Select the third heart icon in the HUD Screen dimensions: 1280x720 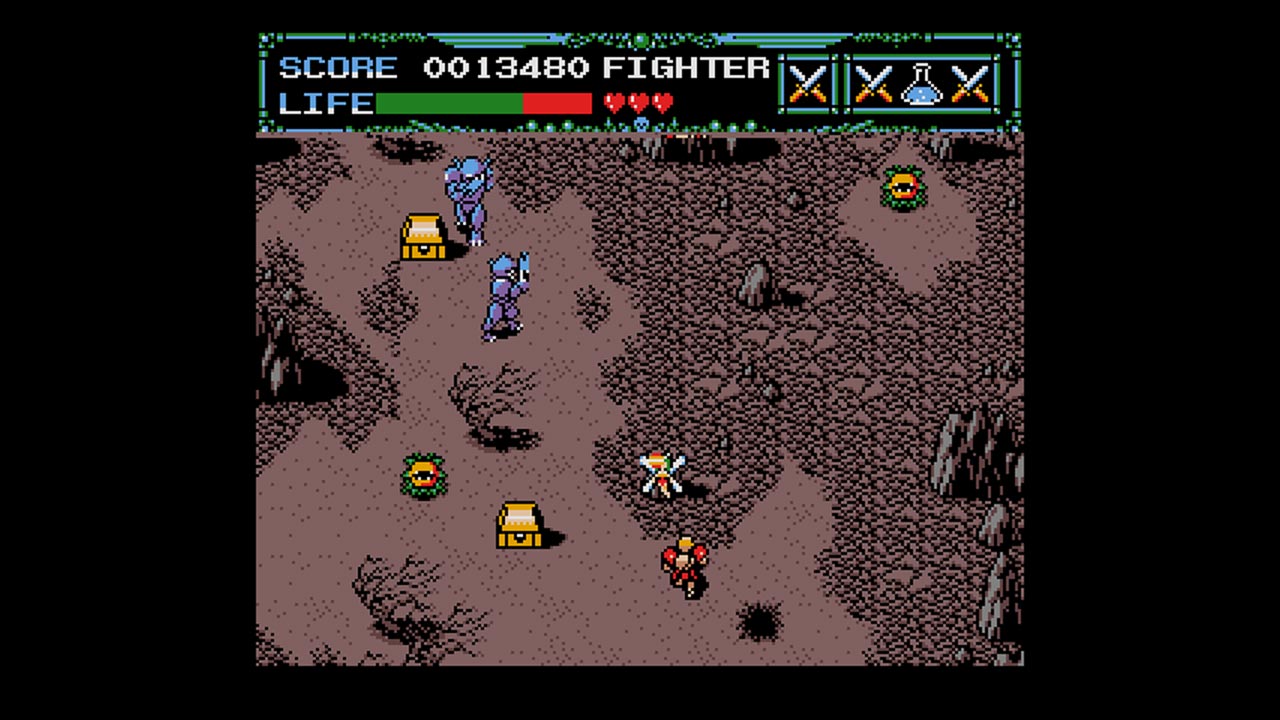point(661,102)
